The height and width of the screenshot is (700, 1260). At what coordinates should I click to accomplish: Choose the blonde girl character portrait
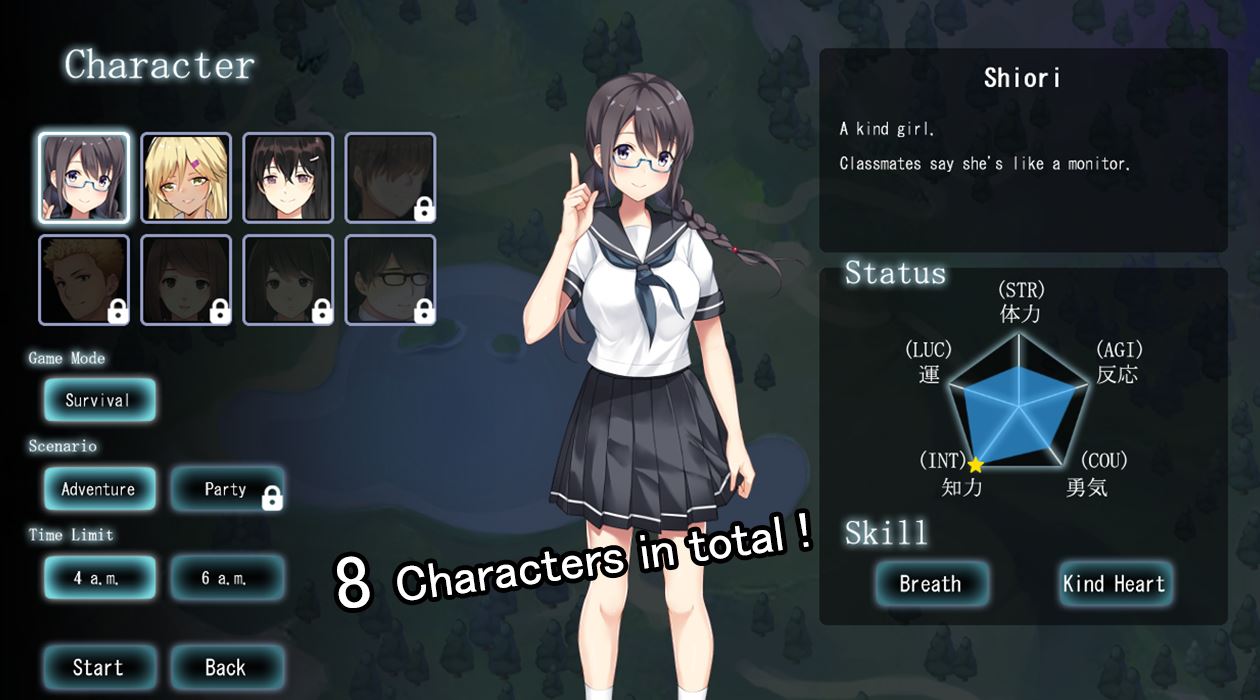186,178
